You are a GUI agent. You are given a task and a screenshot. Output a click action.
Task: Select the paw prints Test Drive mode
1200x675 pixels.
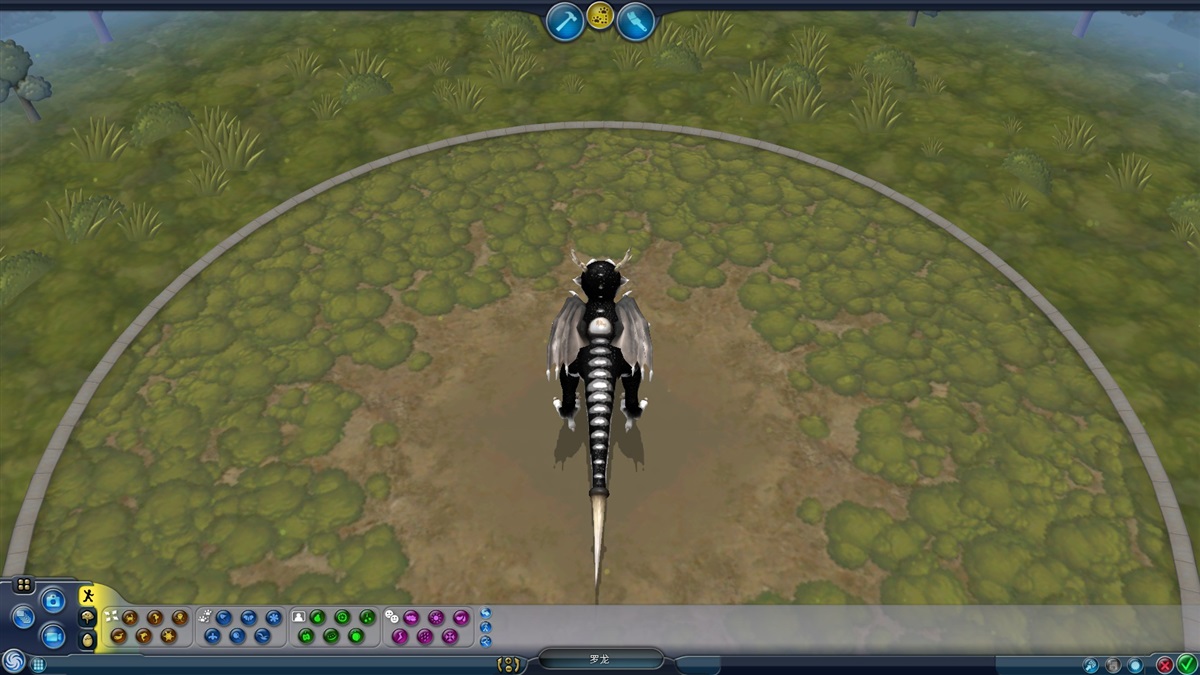[x=600, y=16]
